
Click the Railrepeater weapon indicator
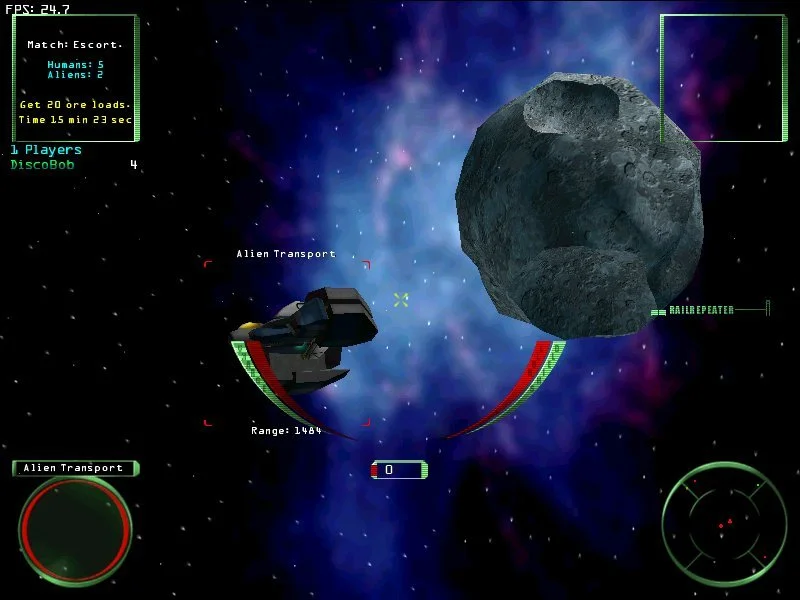pyautogui.click(x=702, y=310)
